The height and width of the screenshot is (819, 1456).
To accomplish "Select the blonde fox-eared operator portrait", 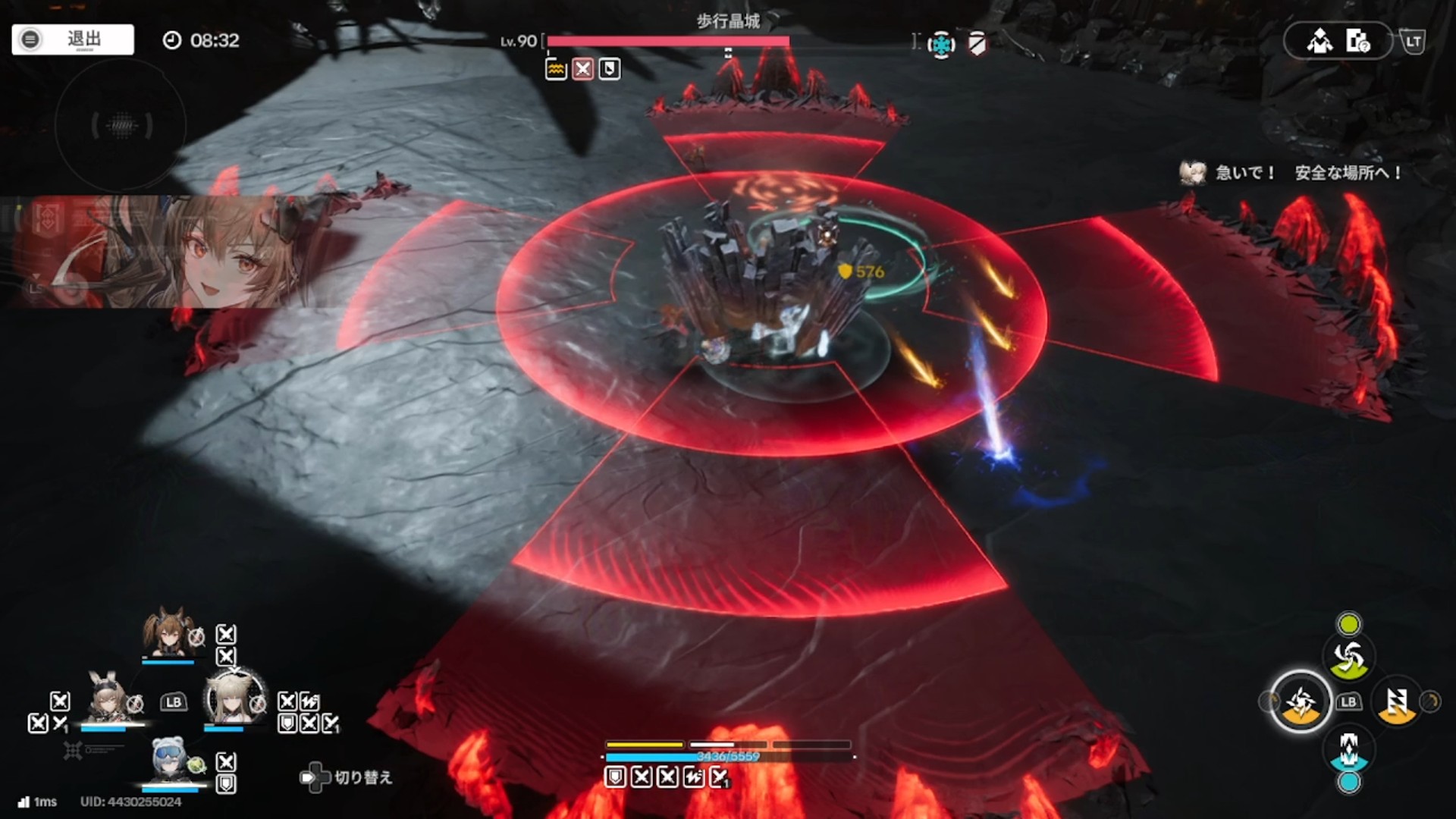I will point(234,698).
